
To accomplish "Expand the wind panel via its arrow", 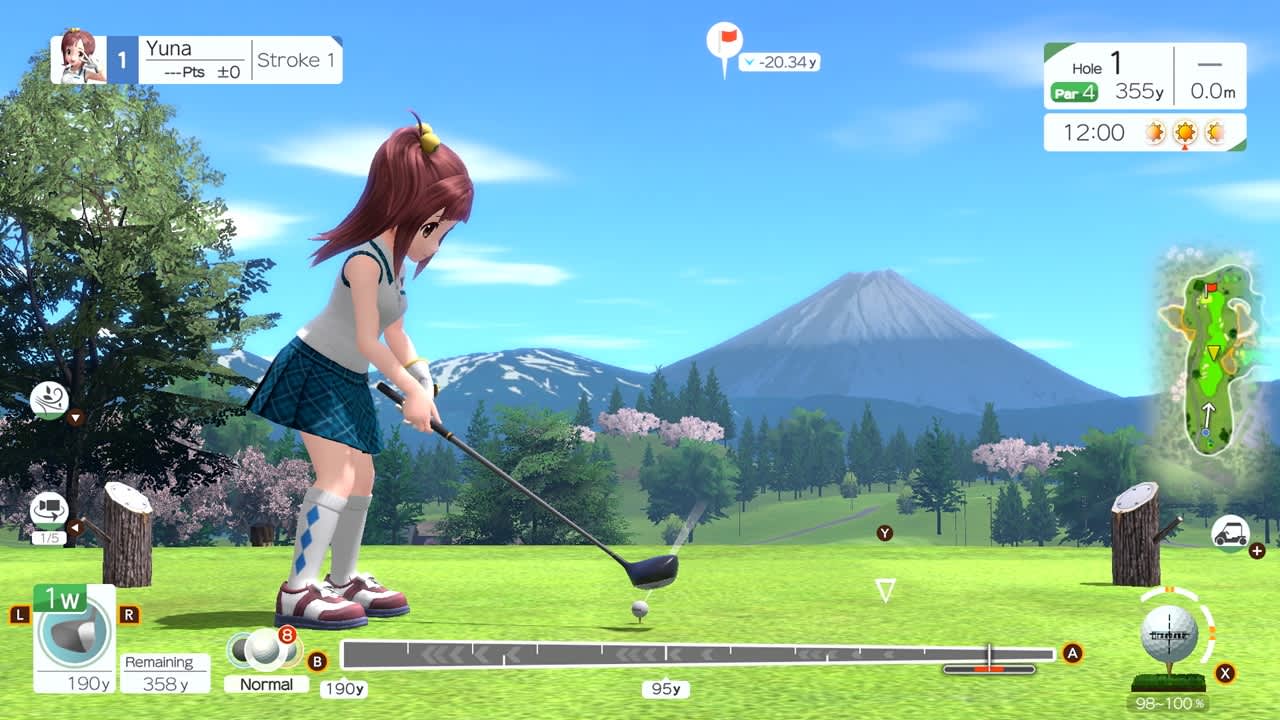I will point(76,416).
